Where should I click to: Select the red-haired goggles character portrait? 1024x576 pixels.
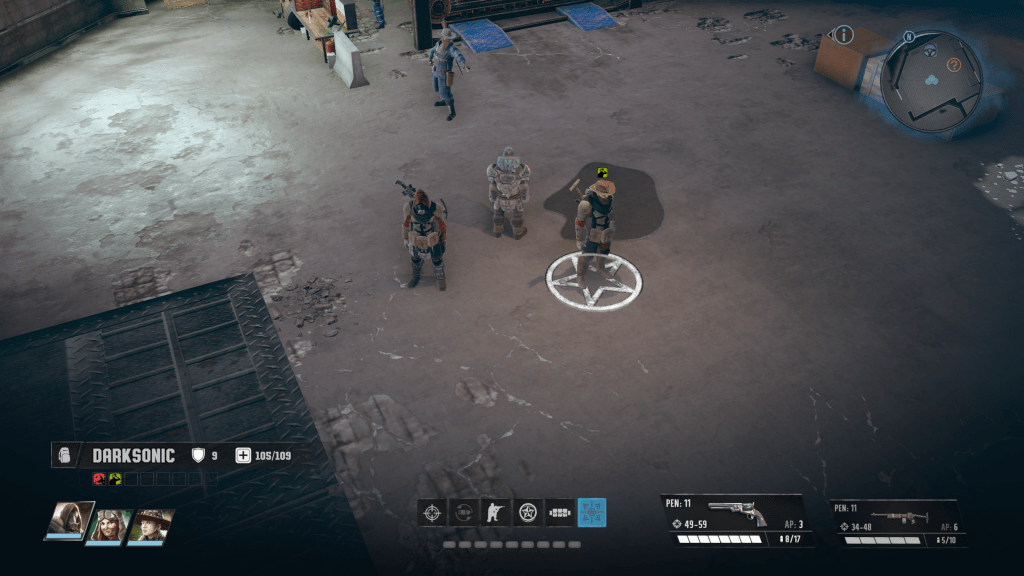pyautogui.click(x=110, y=525)
